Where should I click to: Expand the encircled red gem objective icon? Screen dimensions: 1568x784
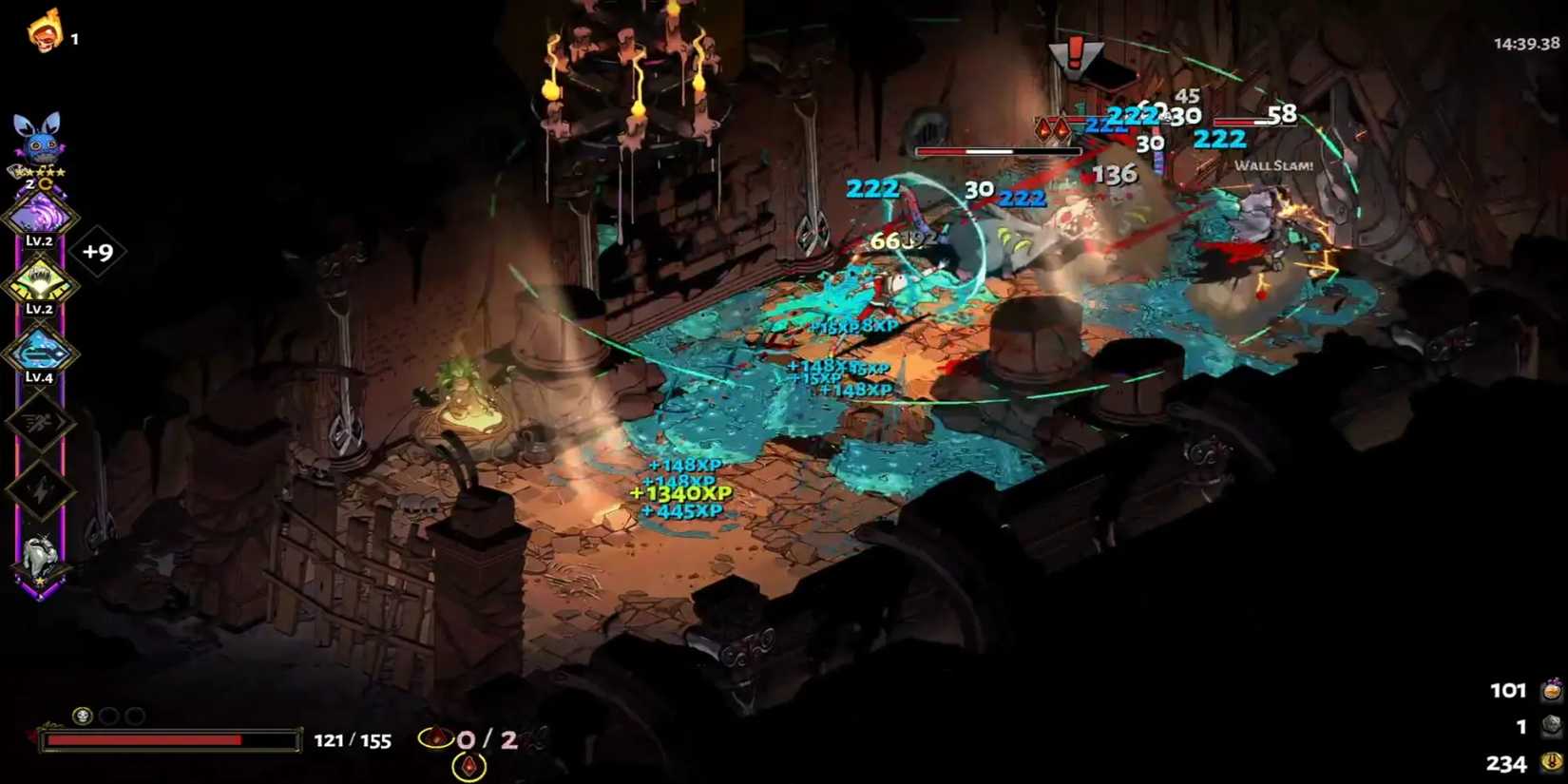coord(435,737)
